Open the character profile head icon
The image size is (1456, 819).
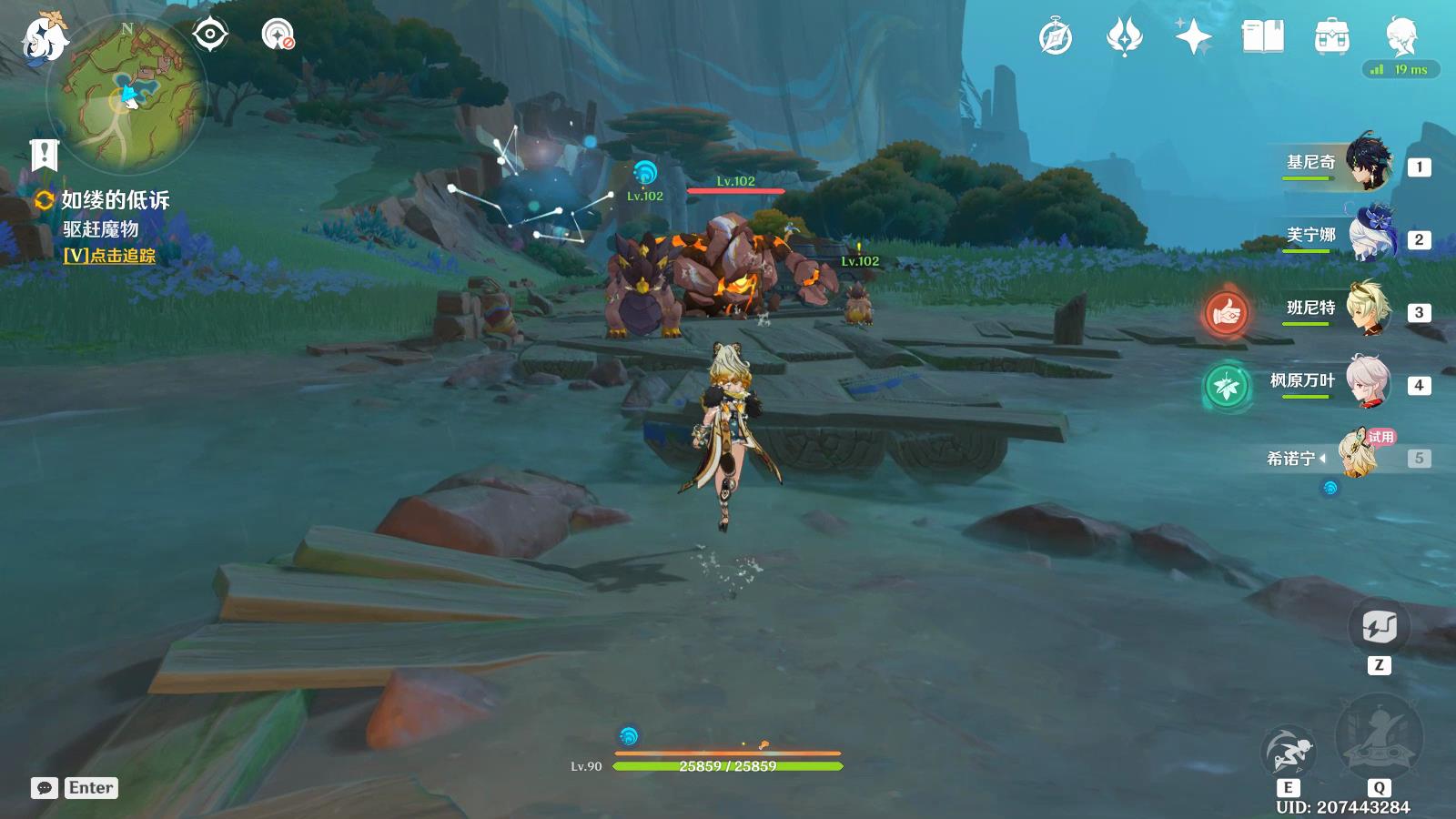pyautogui.click(x=1400, y=35)
